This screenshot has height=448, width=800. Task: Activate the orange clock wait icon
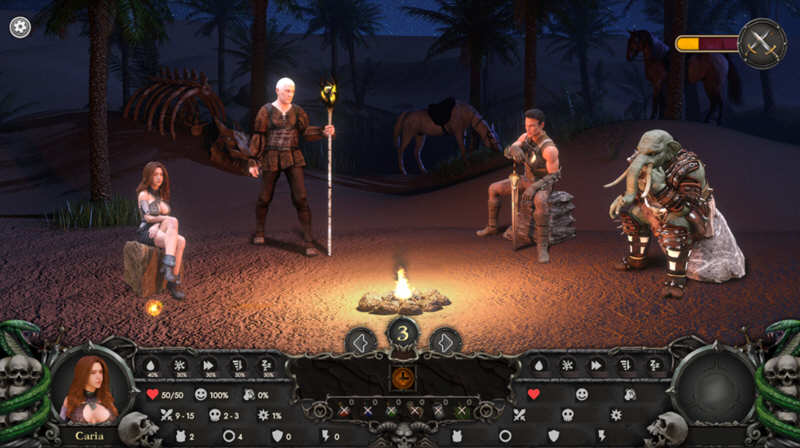402,377
